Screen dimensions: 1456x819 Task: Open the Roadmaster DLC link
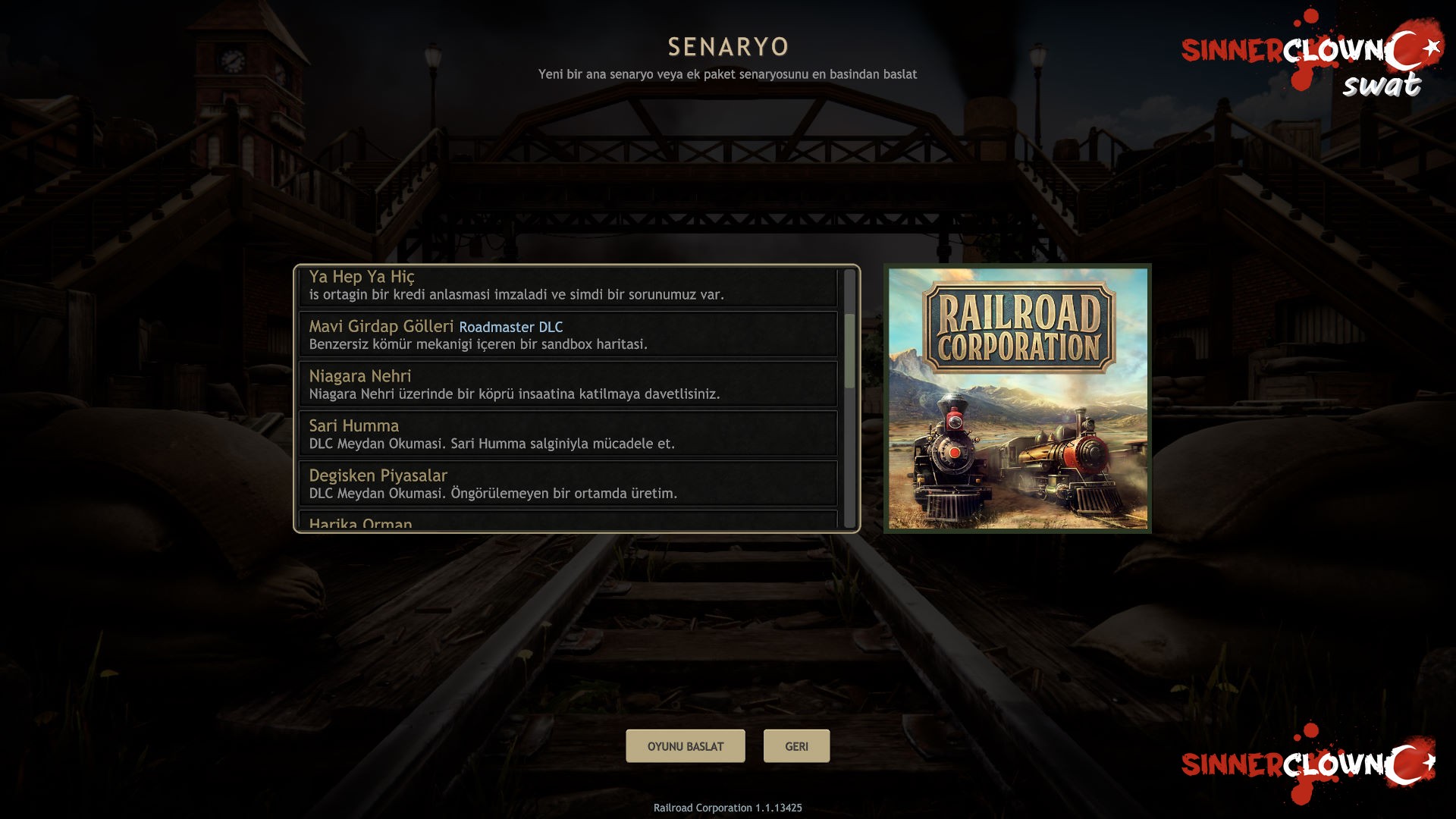511,328
